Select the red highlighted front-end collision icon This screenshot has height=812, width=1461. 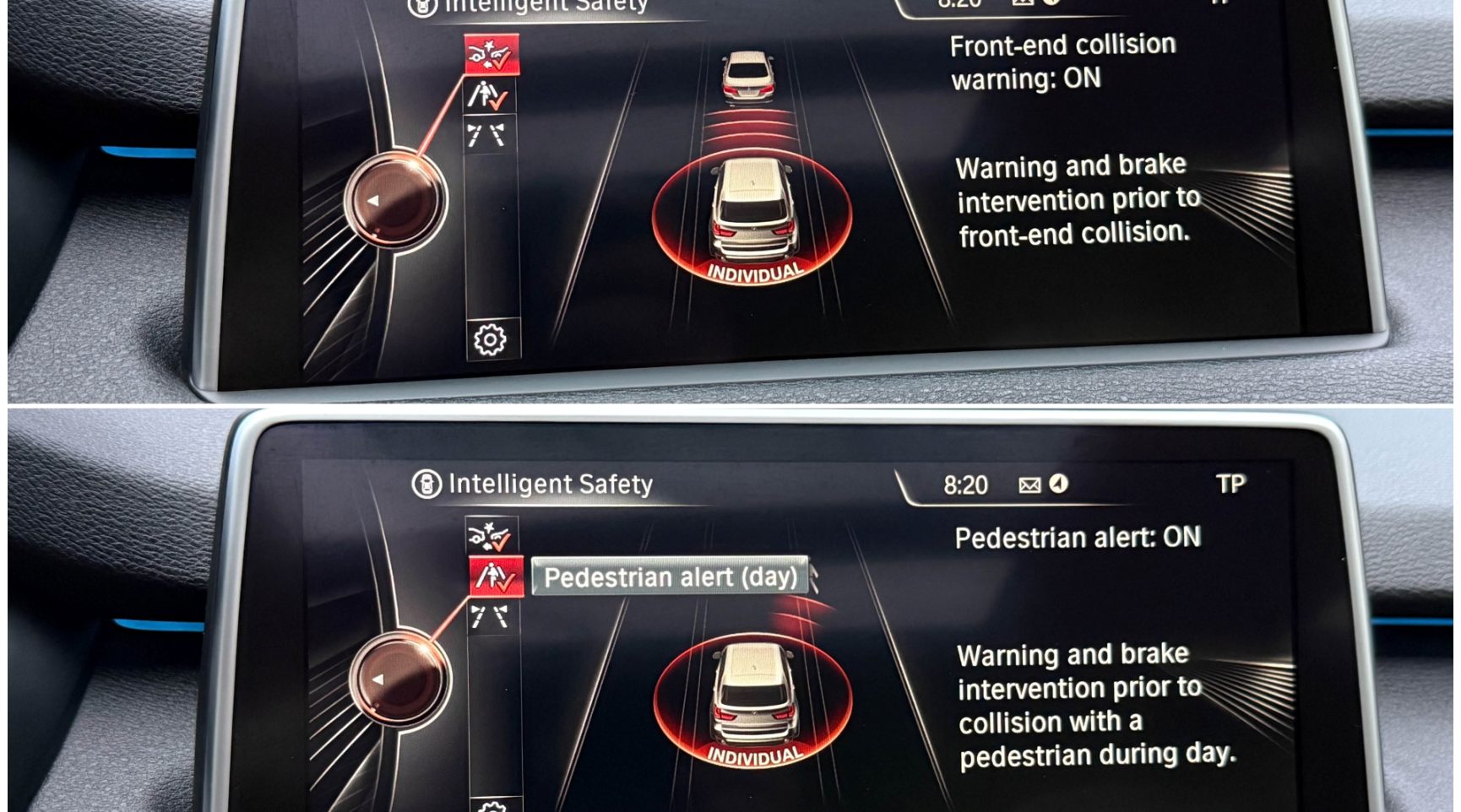click(x=491, y=56)
